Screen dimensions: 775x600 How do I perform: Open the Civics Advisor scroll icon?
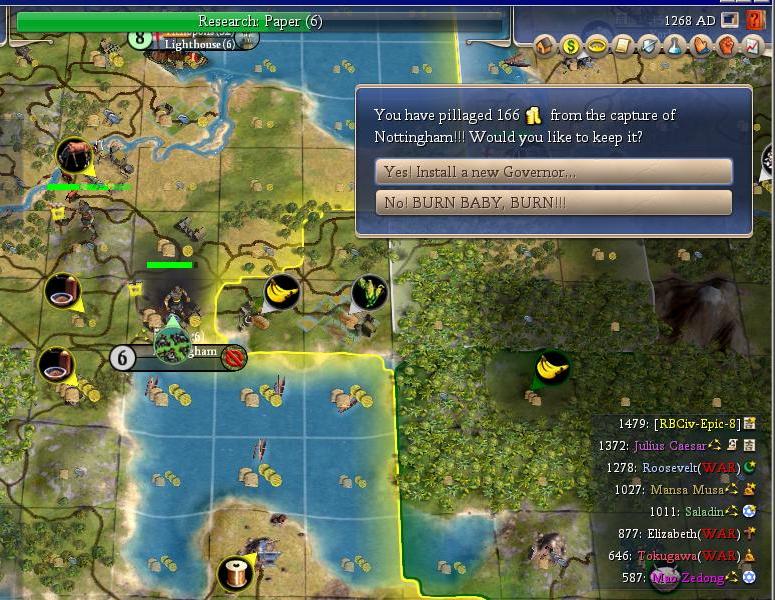(x=623, y=45)
